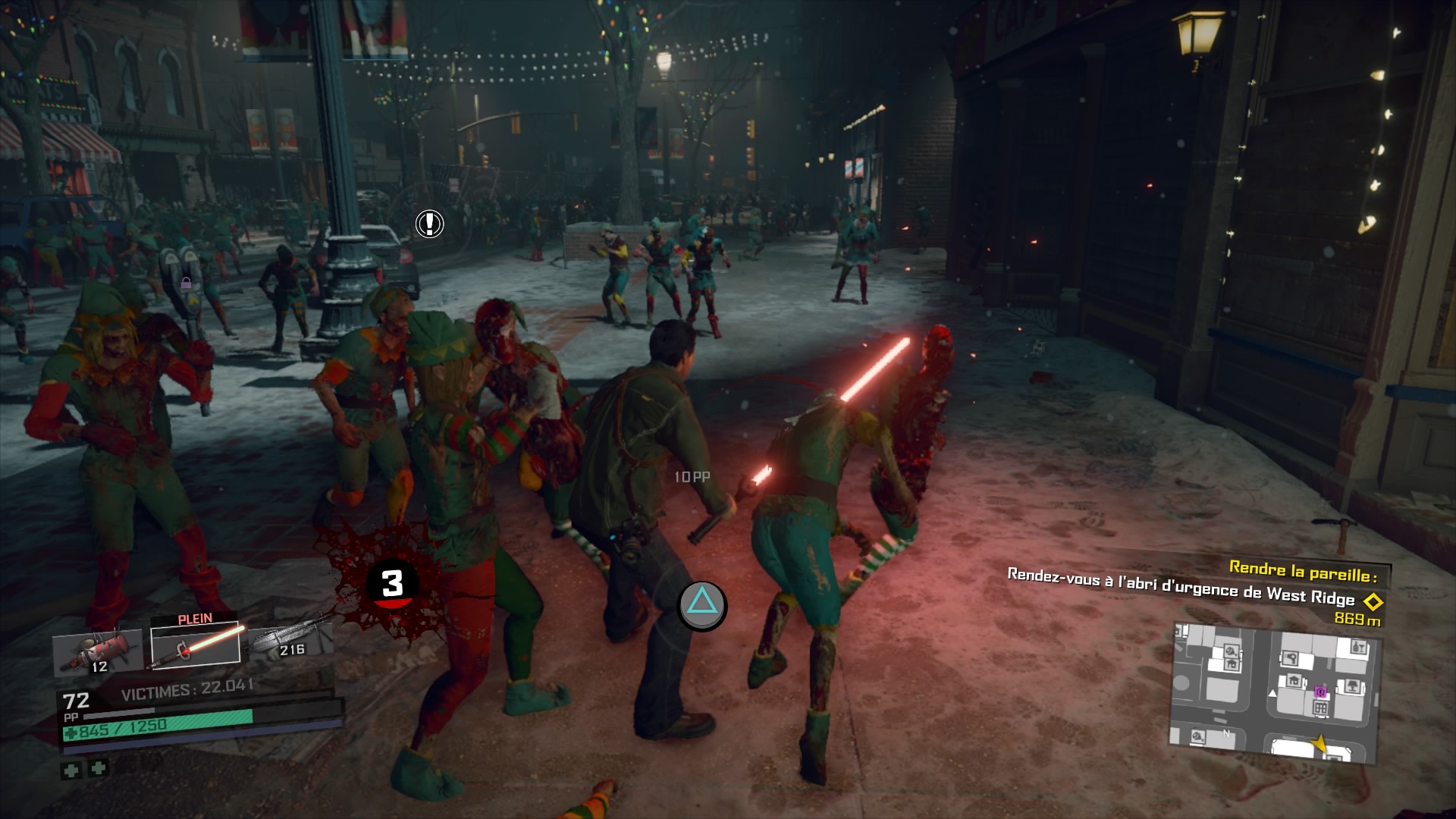This screenshot has width=1456, height=819.
Task: Click the purple exclamation marker on the minimap
Action: (1320, 692)
